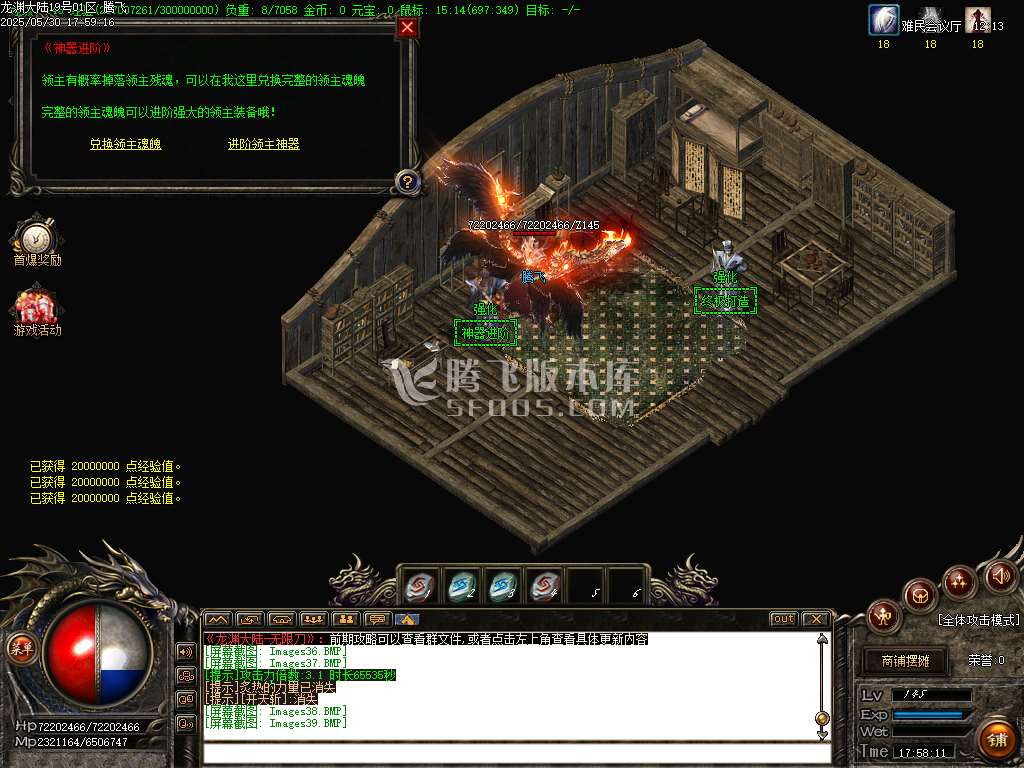Click the chat window's 'out' button
This screenshot has width=1024, height=768.
coord(784,619)
